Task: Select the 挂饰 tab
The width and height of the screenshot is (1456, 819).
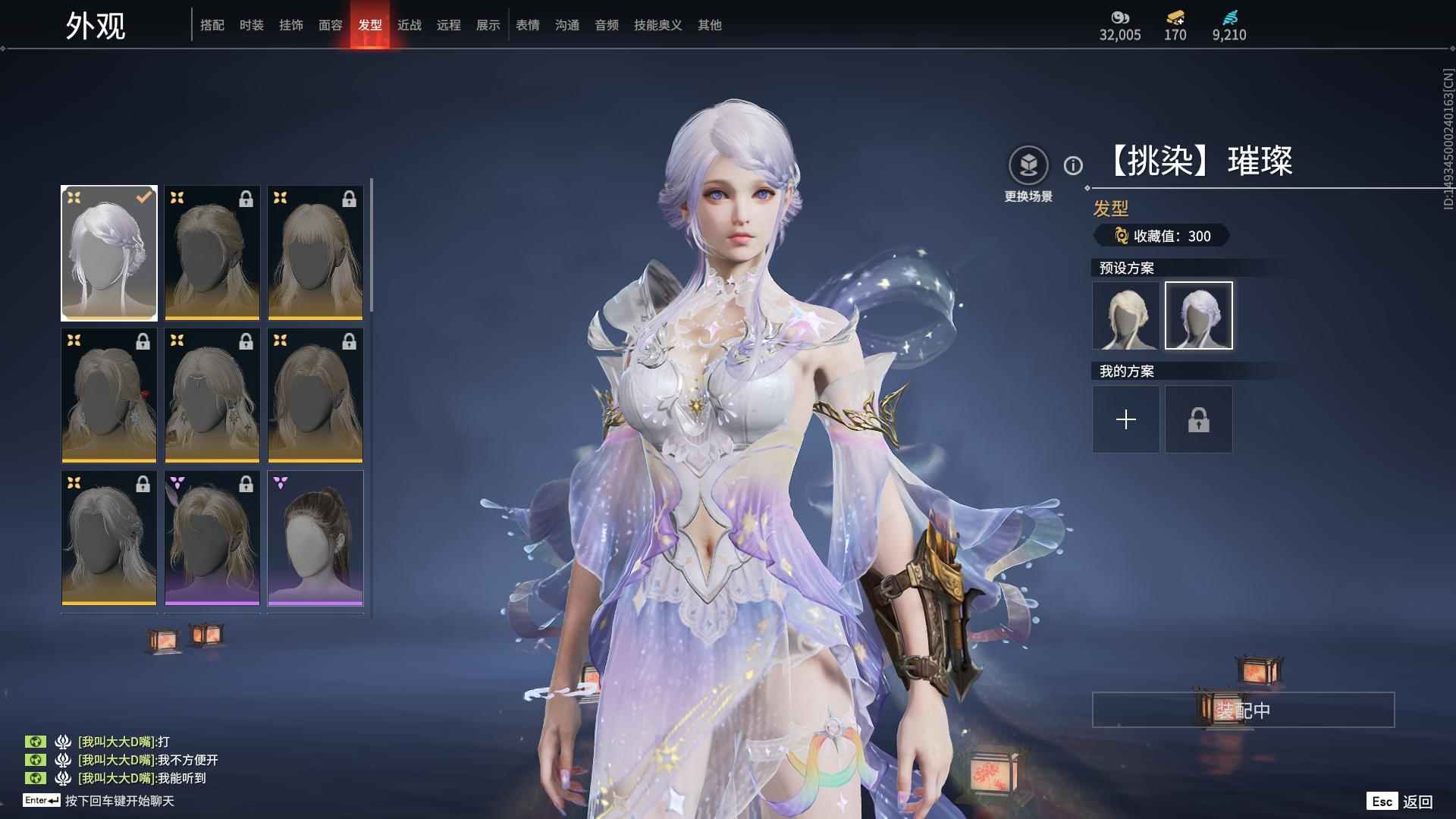Action: [x=290, y=25]
